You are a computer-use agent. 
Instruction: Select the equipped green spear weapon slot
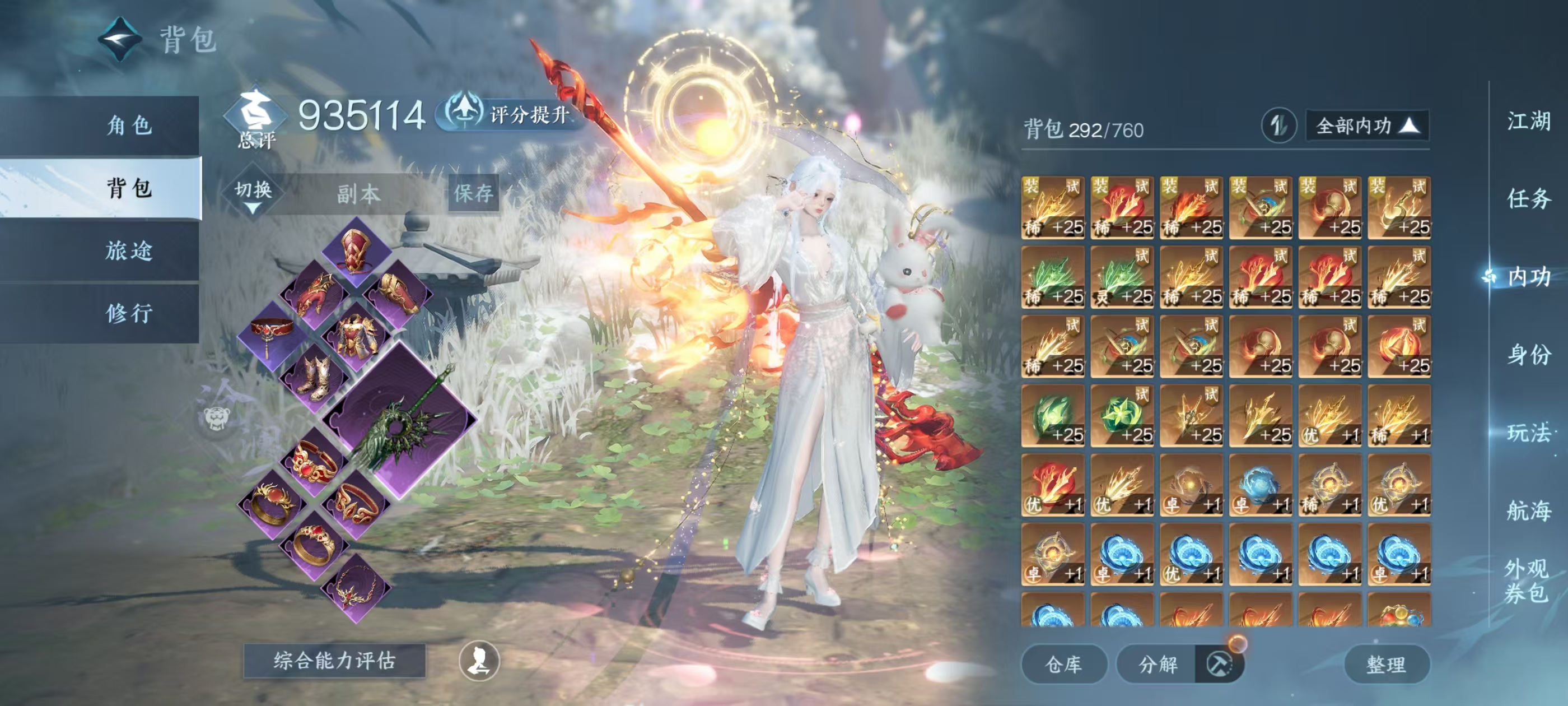[x=400, y=421]
